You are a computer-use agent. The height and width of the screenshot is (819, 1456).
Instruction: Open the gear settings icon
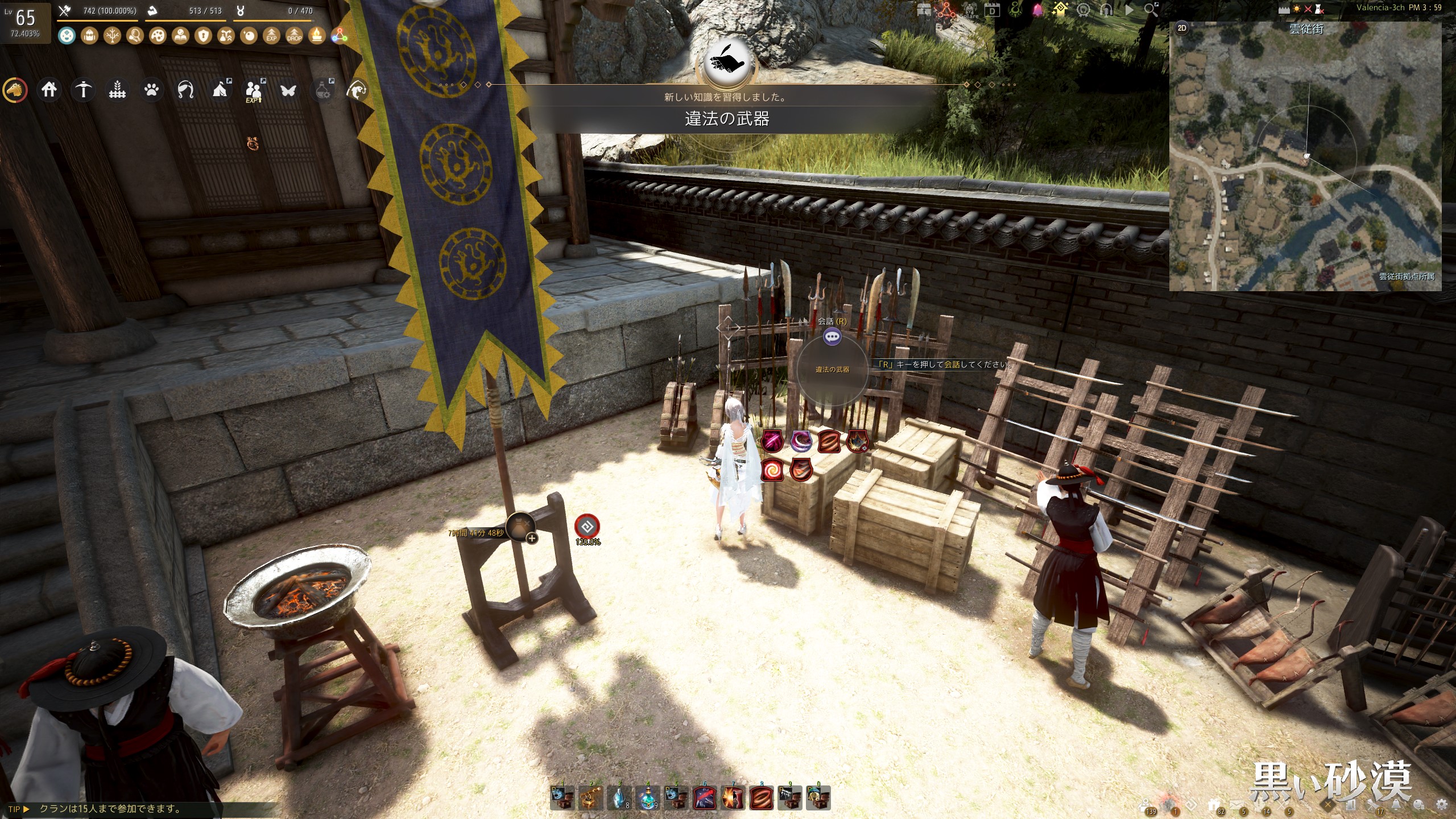(1442, 804)
